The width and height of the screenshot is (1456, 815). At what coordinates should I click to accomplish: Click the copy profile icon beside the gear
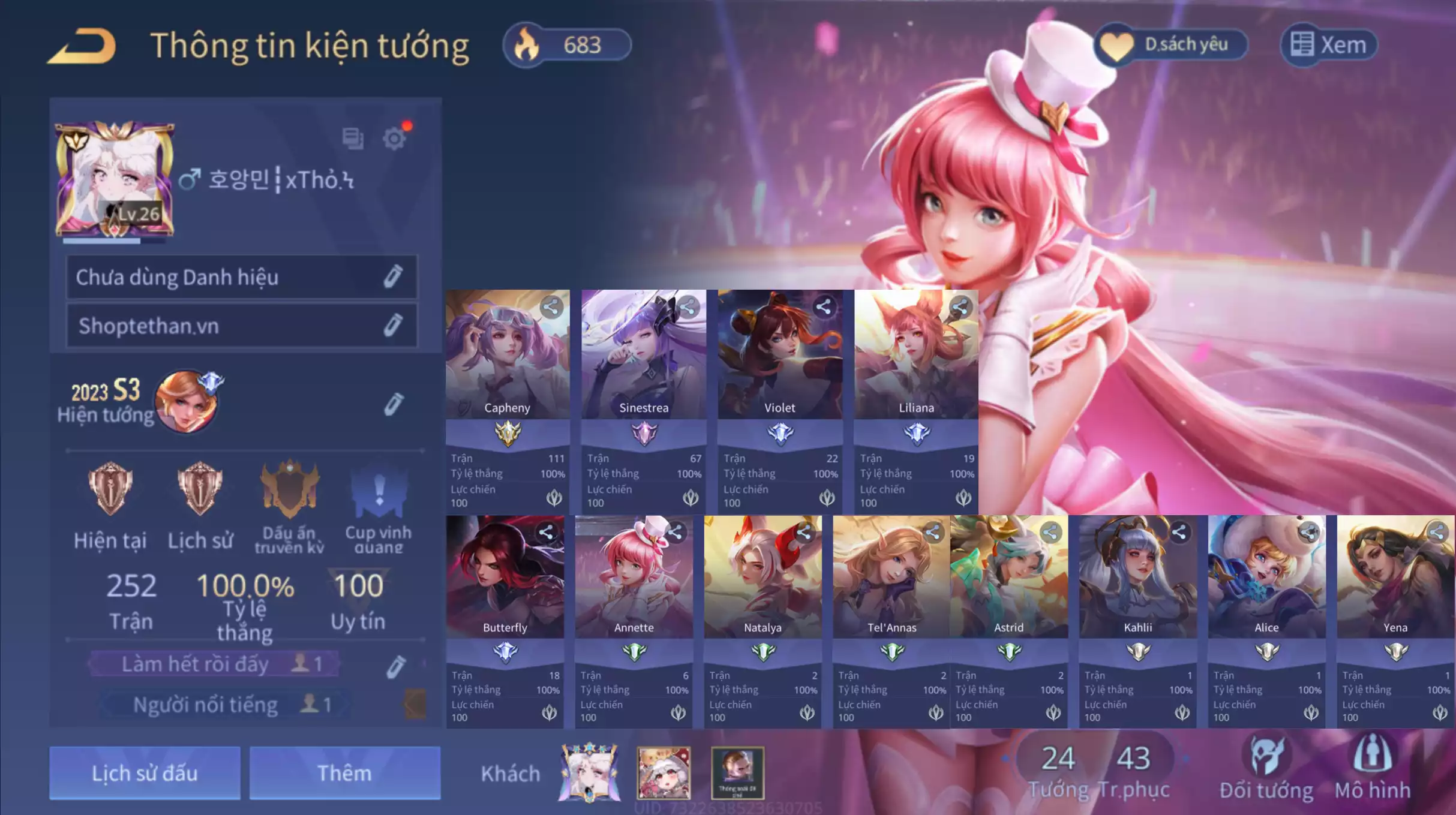(x=354, y=138)
